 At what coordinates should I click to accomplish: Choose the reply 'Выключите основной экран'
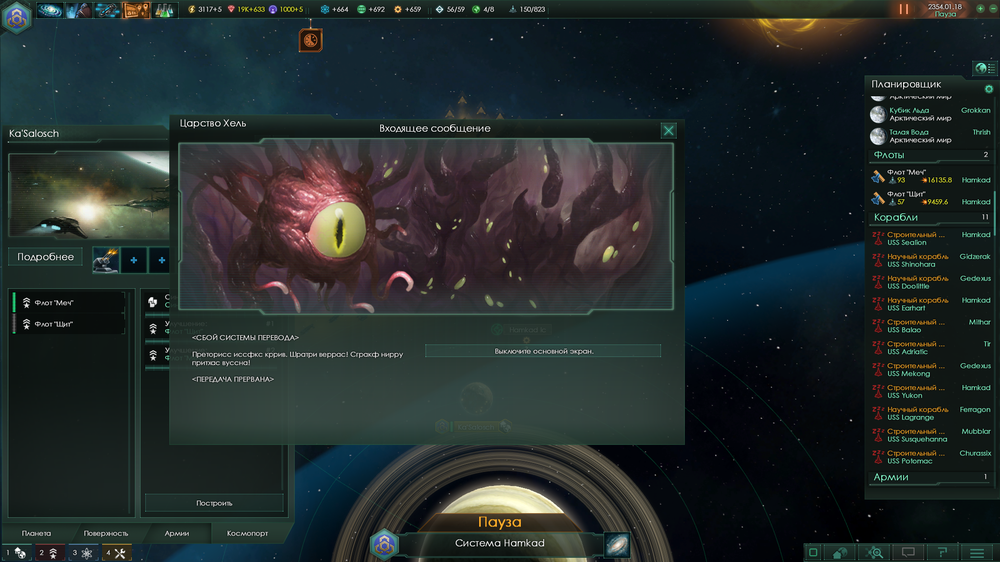pyautogui.click(x=543, y=351)
